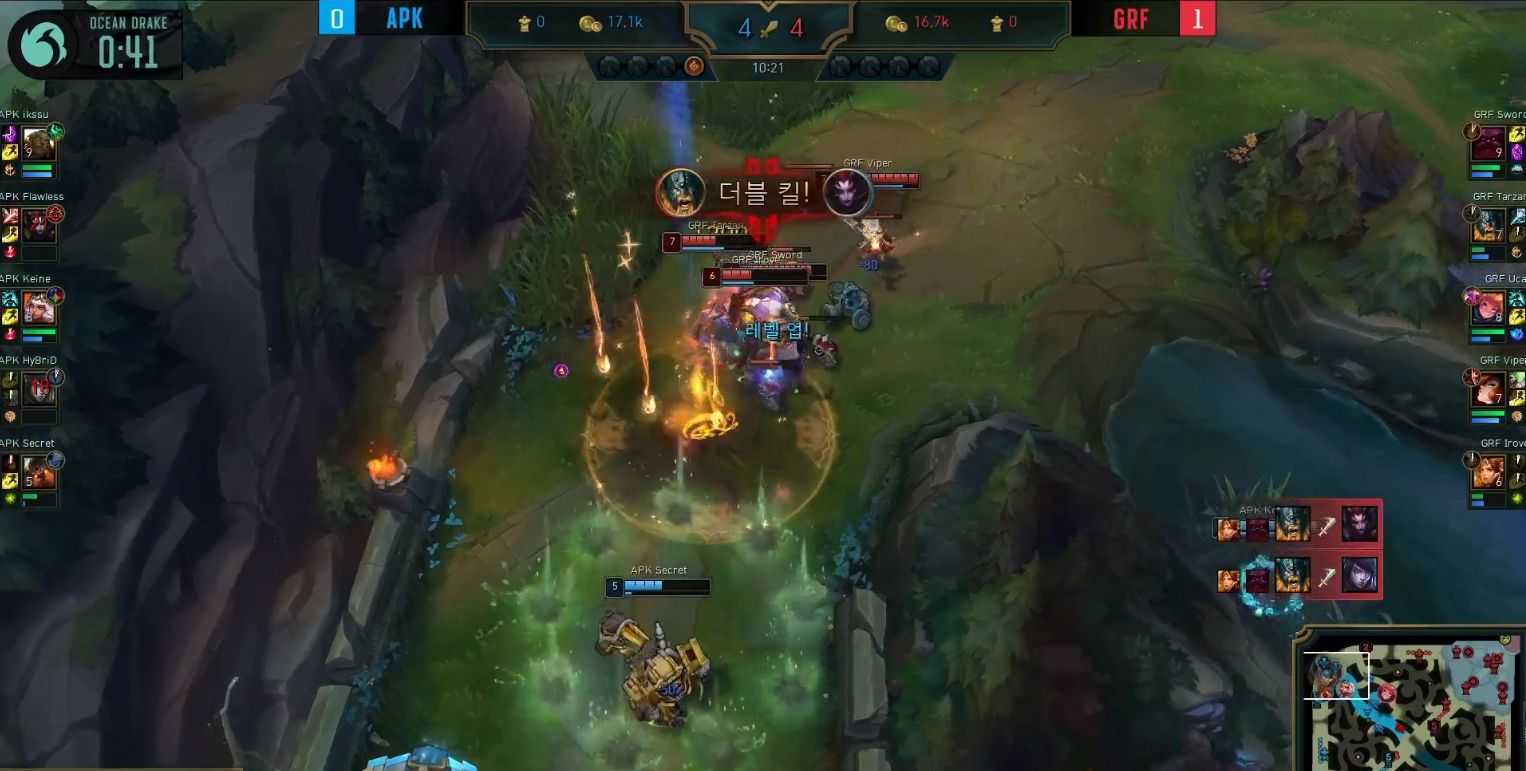Click the GRF turret icon showing 0
This screenshot has width=1526, height=771.
pos(998,25)
